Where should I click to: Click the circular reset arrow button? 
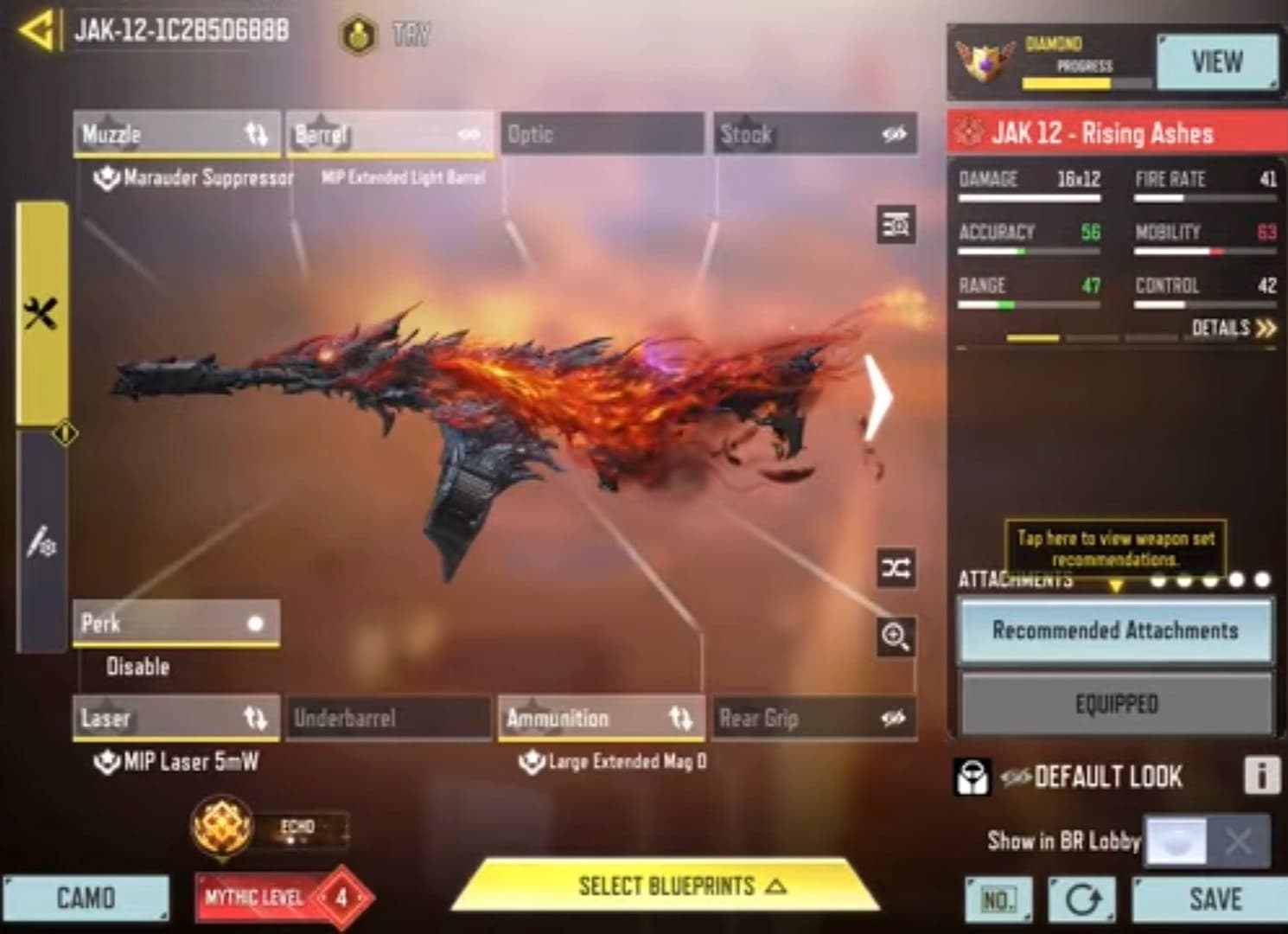pyautogui.click(x=1081, y=899)
